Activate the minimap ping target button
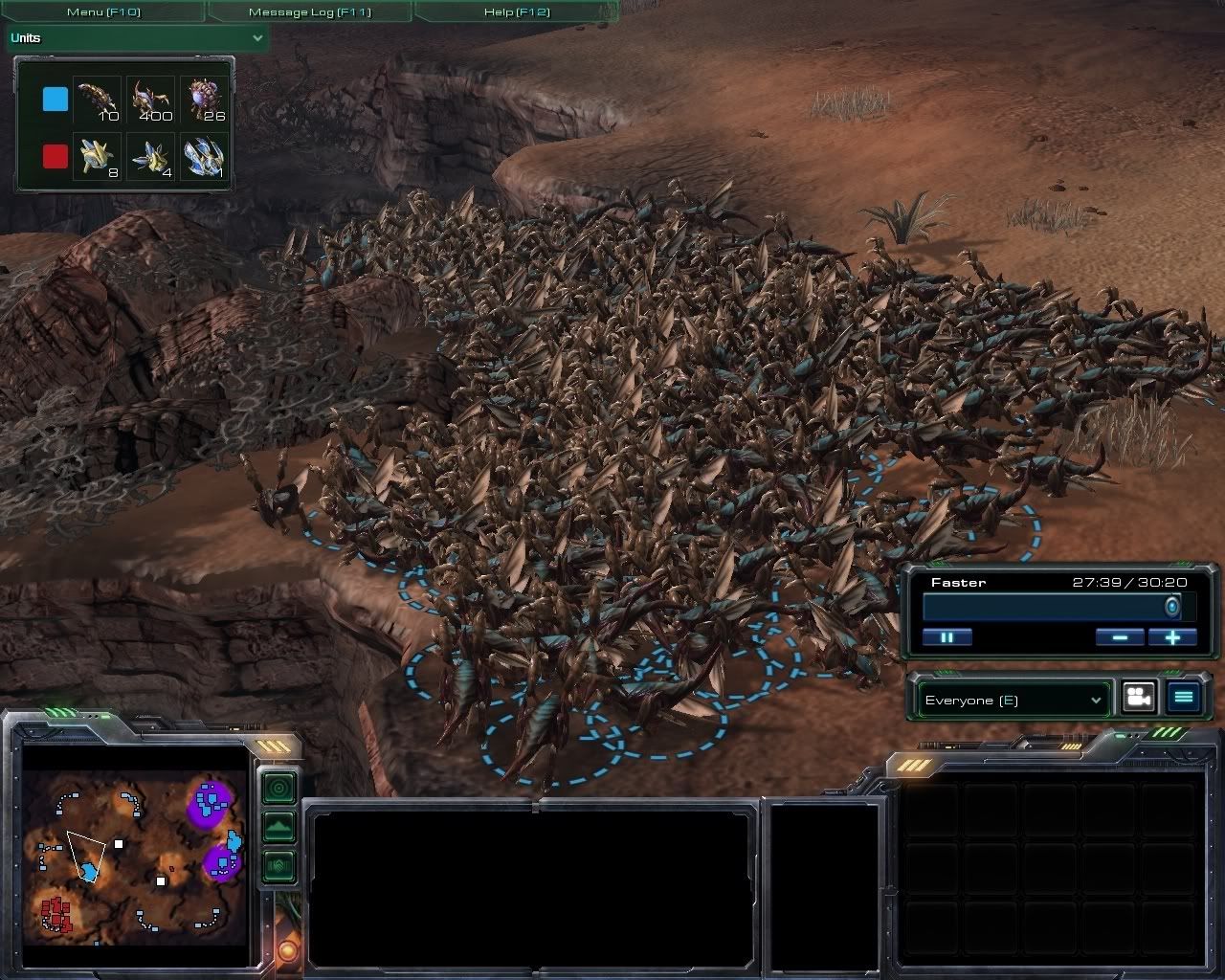The width and height of the screenshot is (1225, 980). (278, 788)
